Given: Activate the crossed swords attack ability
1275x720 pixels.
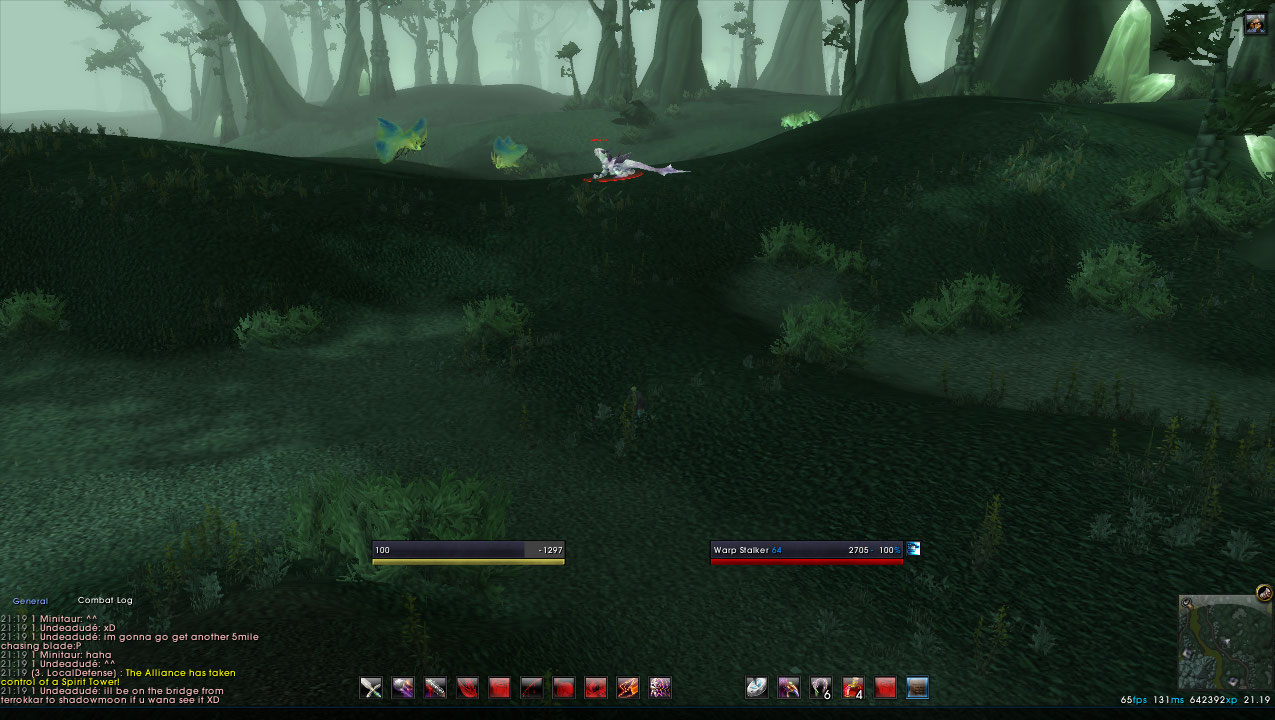Looking at the screenshot, I should (x=372, y=687).
